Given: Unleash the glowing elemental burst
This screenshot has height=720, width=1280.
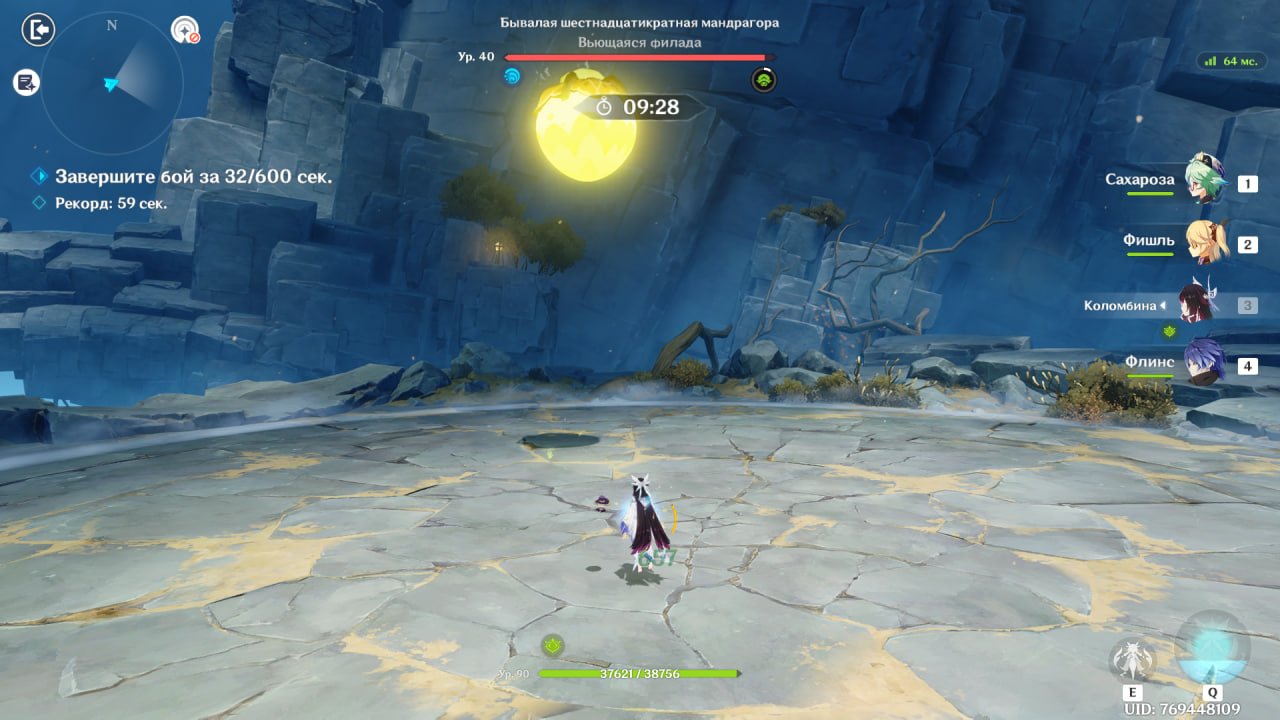Looking at the screenshot, I should tap(1212, 650).
